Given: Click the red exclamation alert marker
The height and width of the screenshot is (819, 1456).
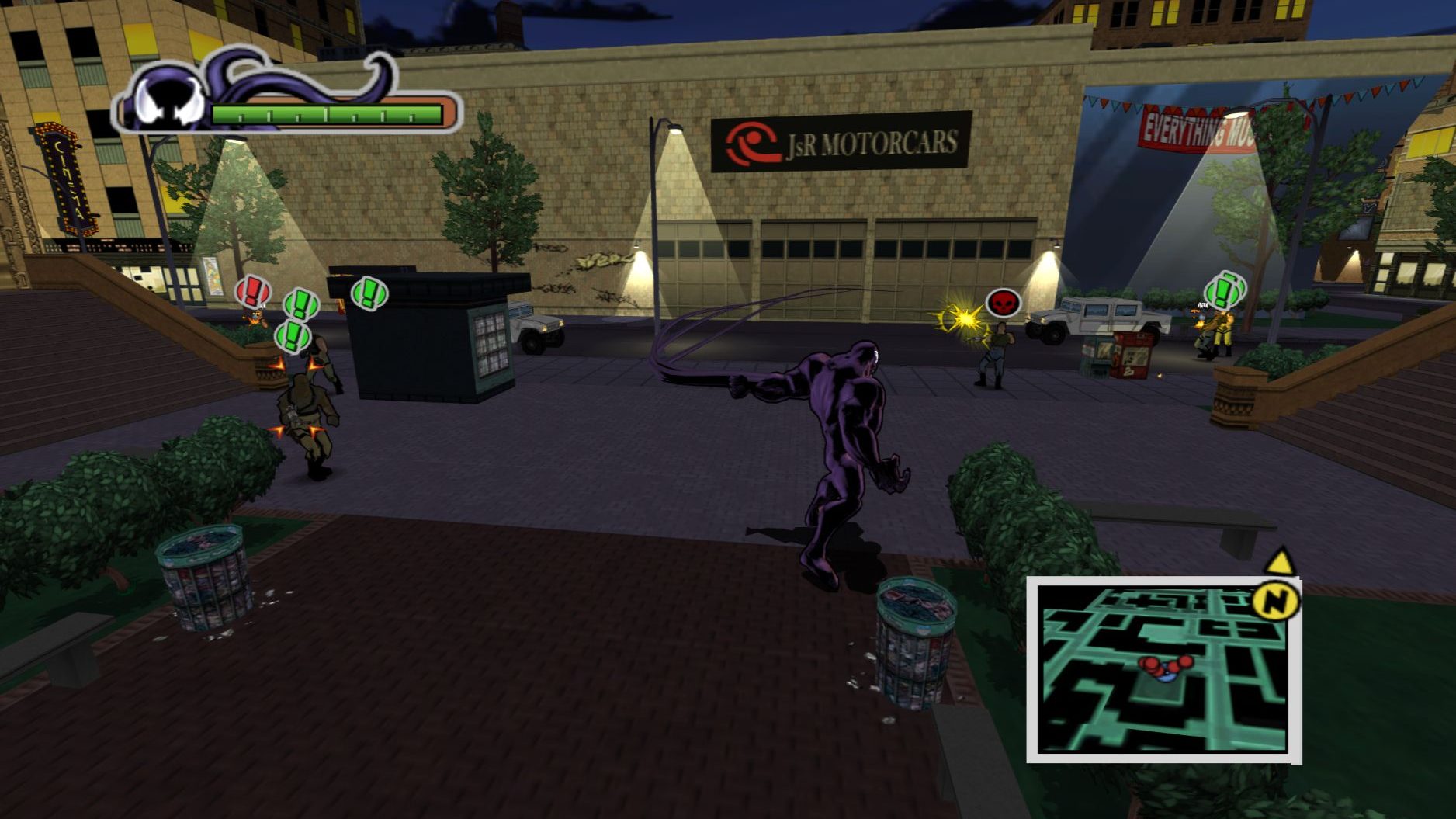Looking at the screenshot, I should 252,292.
